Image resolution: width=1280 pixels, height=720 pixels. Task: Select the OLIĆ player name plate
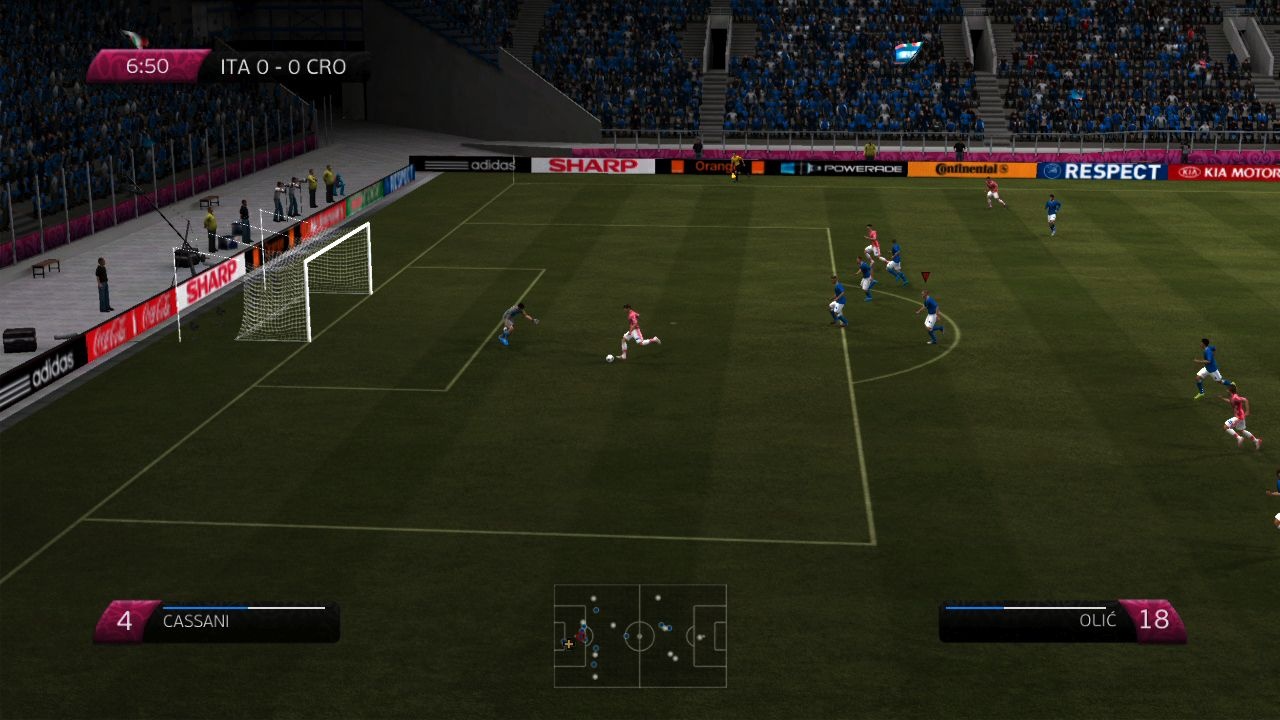coord(1099,621)
